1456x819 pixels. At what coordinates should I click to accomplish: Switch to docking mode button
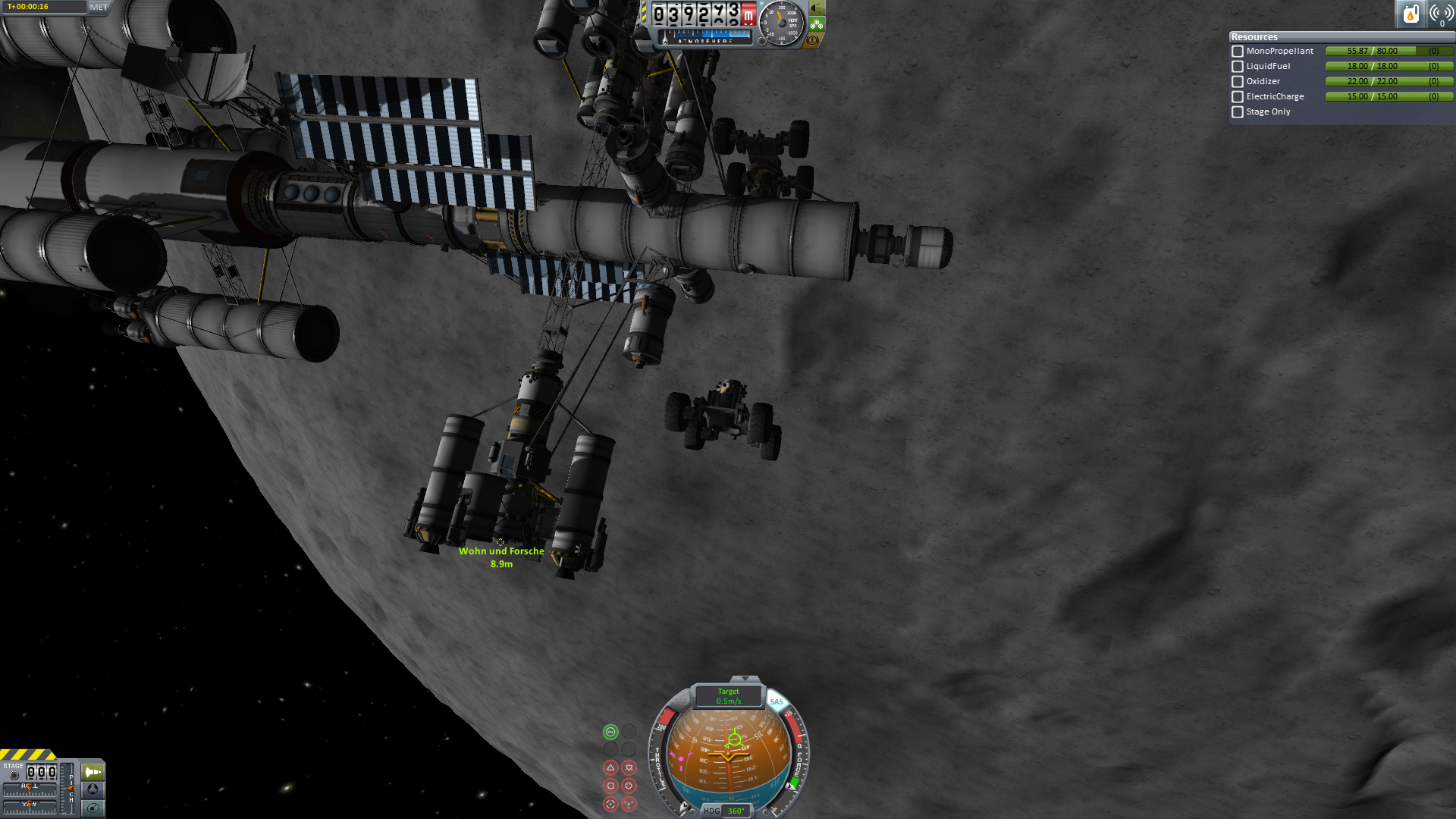pos(93,789)
